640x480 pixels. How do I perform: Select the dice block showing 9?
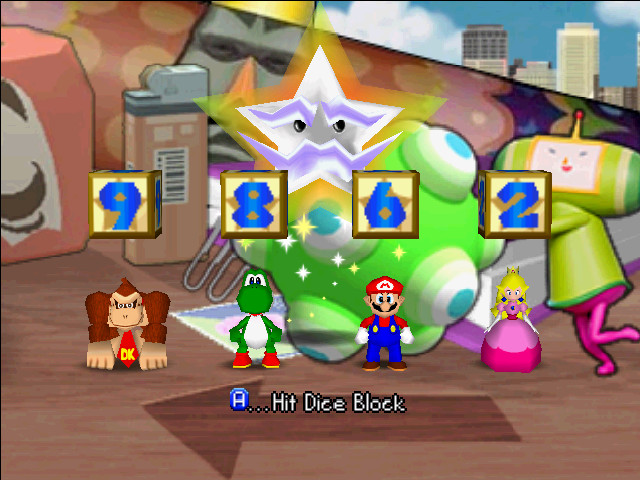[124, 203]
